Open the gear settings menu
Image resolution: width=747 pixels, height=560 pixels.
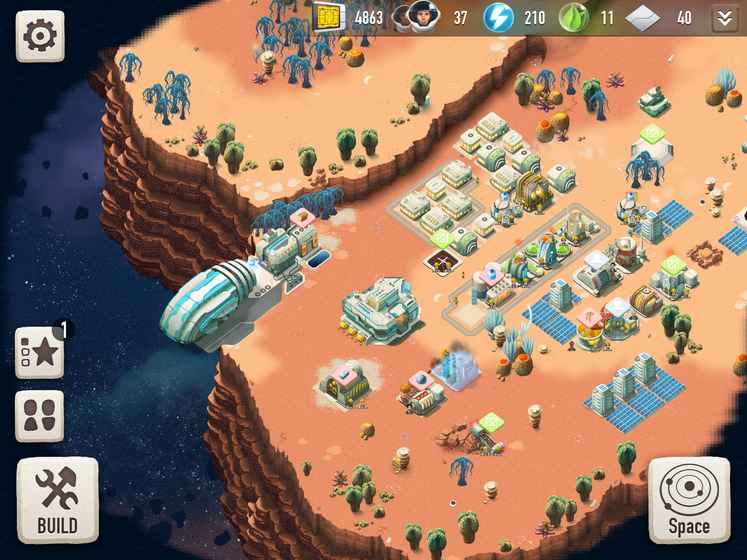pyautogui.click(x=39, y=36)
